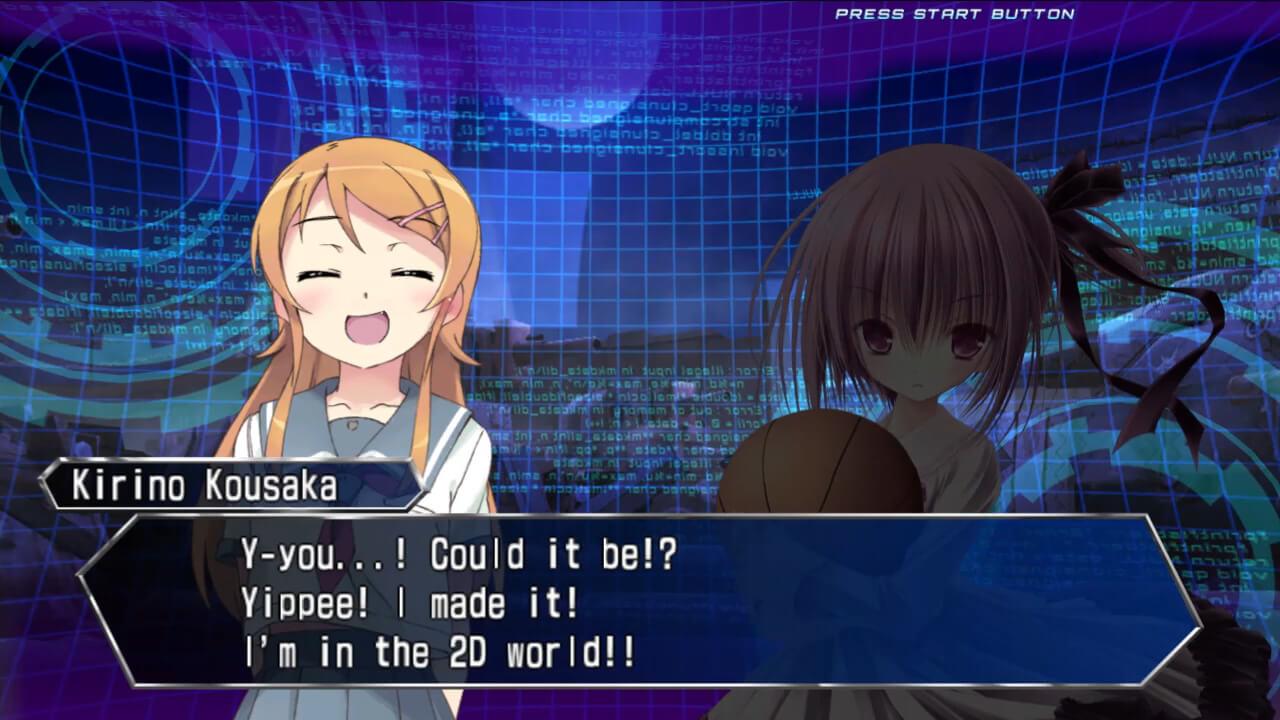Advance the dialogue text box
The image size is (1280, 720).
click(x=640, y=600)
